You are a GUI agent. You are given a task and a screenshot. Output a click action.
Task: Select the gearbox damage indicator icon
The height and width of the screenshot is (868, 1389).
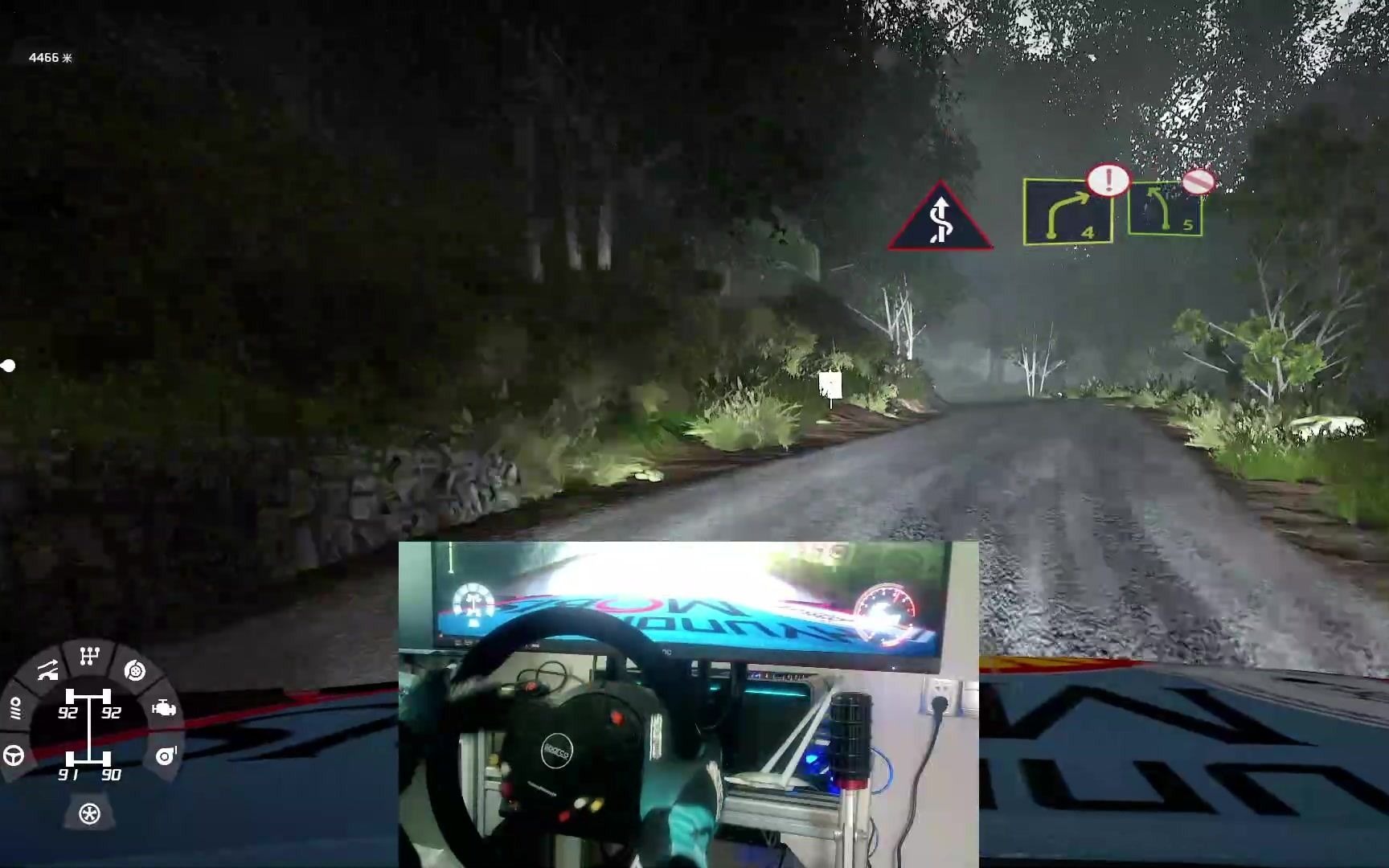[89, 653]
